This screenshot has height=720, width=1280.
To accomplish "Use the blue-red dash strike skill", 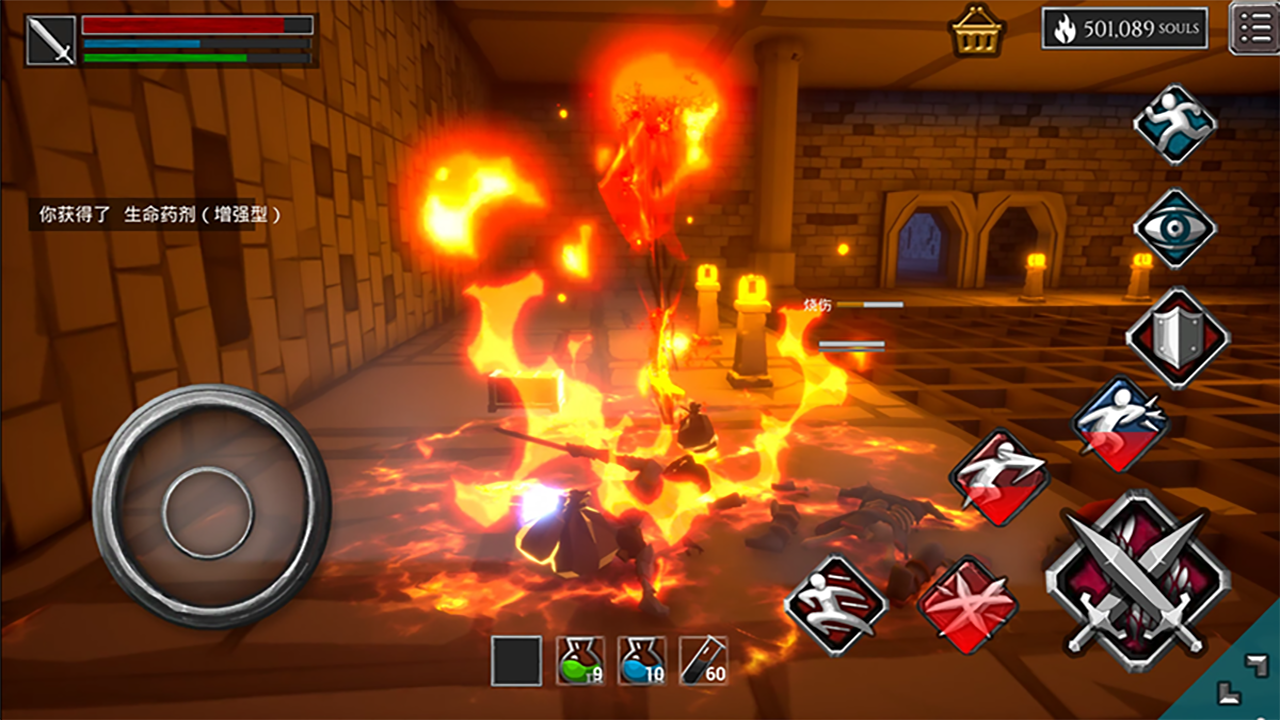I will click(1121, 424).
